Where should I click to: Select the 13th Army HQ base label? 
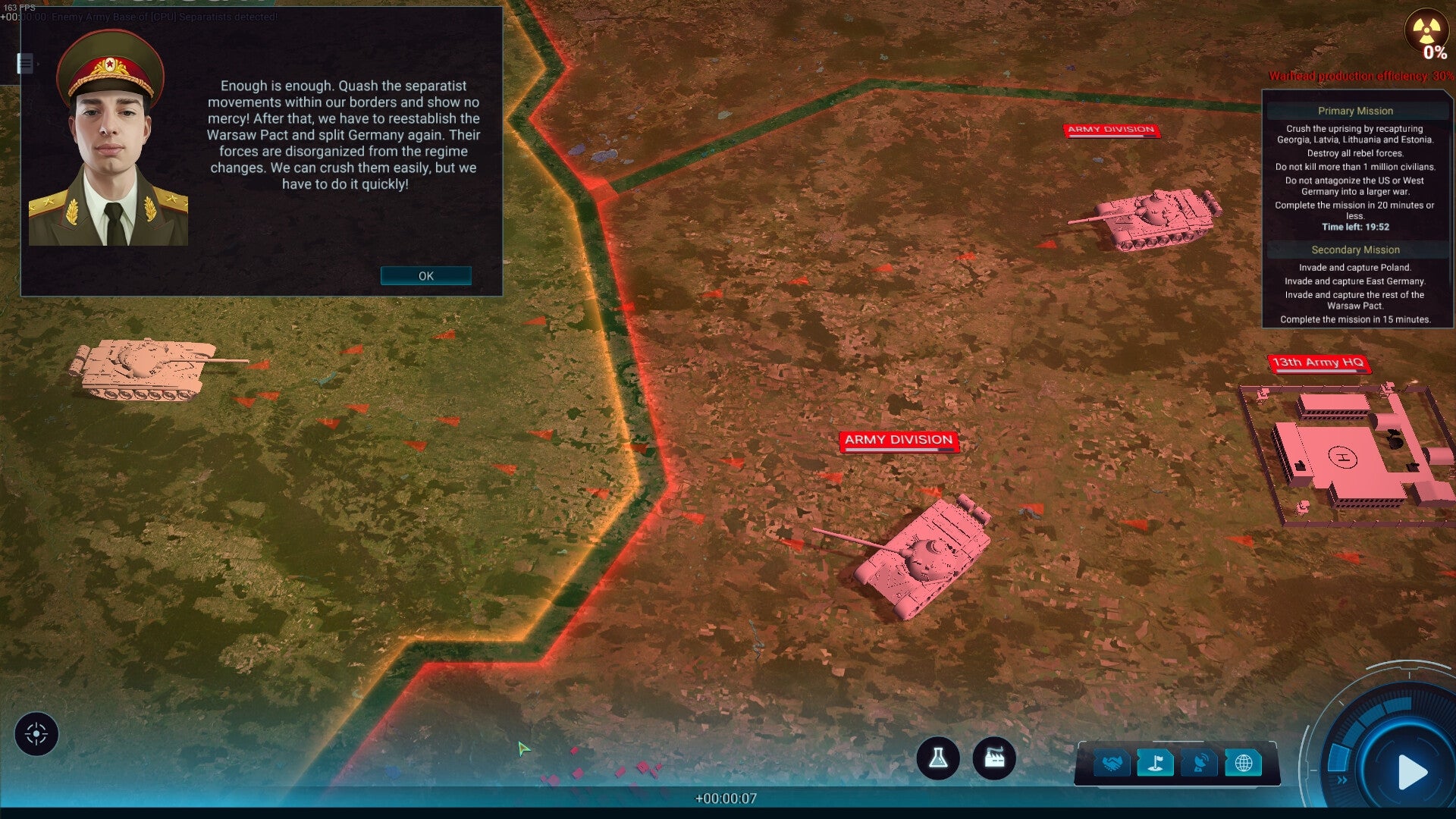(x=1321, y=363)
